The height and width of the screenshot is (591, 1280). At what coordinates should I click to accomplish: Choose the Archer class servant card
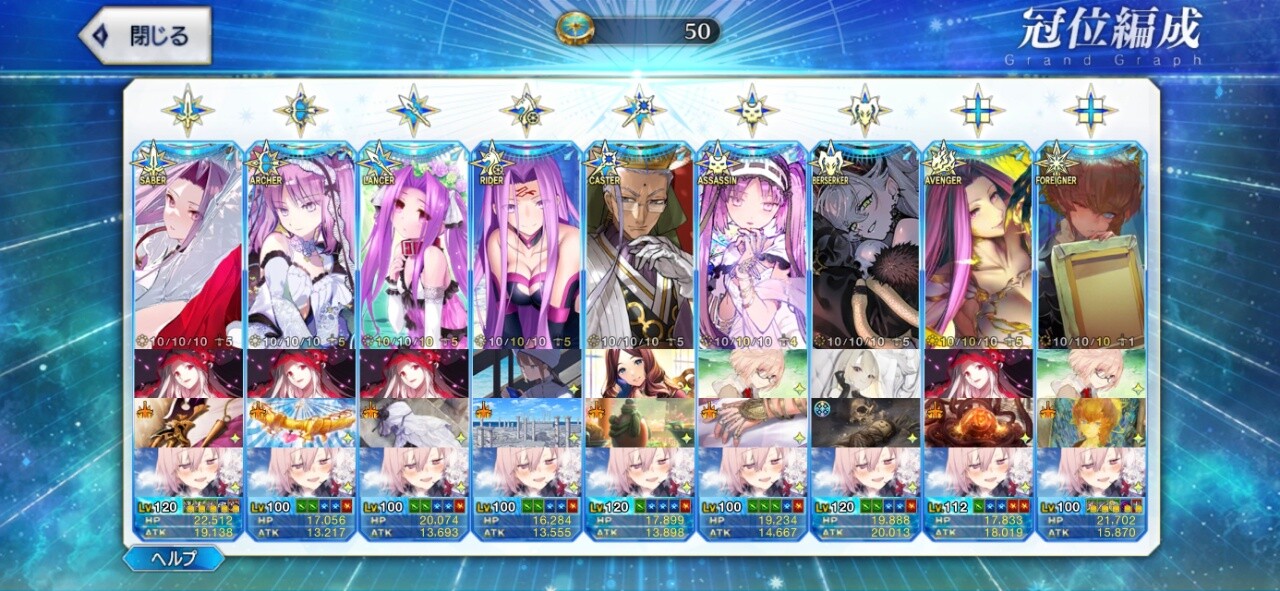click(x=301, y=245)
